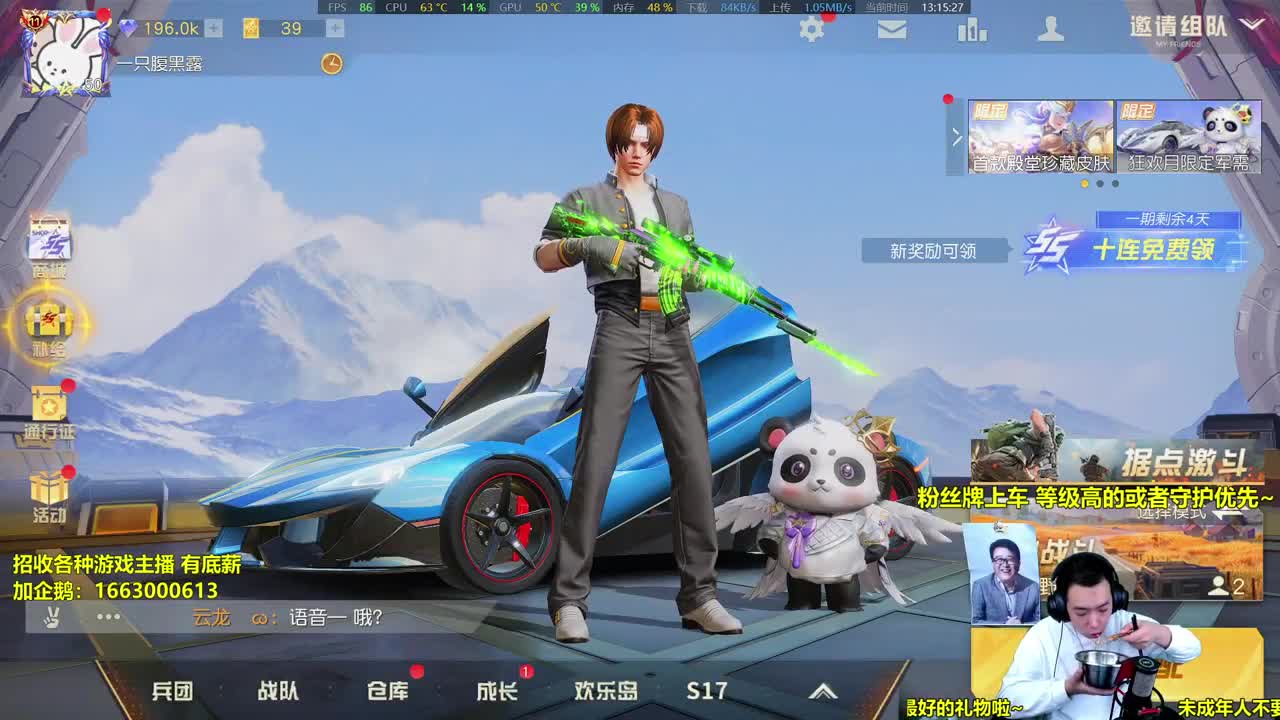1280x720 pixels.
Task: Collapse the bottom menu with the up arrow
Action: pos(824,690)
